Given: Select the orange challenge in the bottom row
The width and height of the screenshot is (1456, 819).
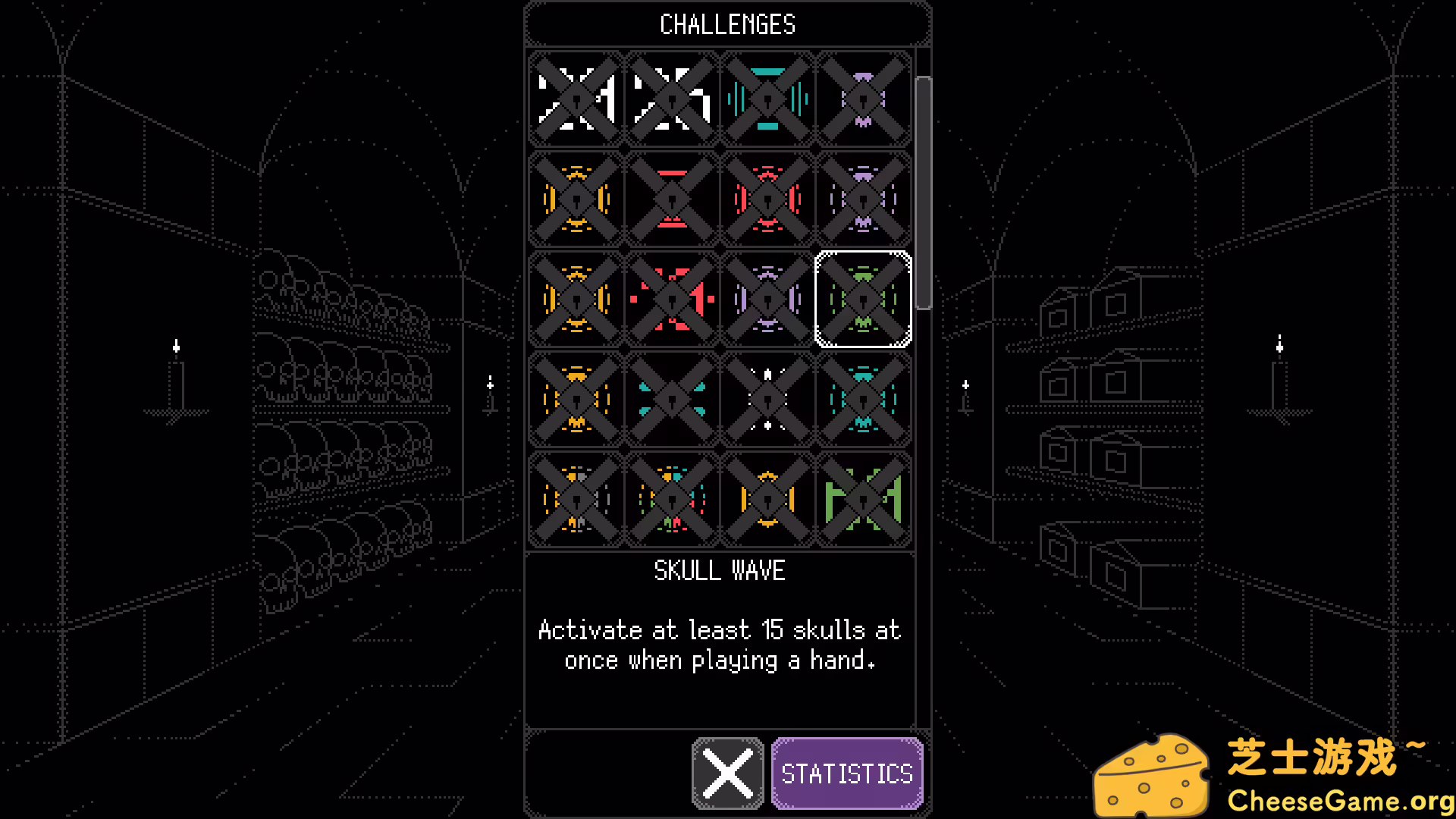Looking at the screenshot, I should coord(767,500).
